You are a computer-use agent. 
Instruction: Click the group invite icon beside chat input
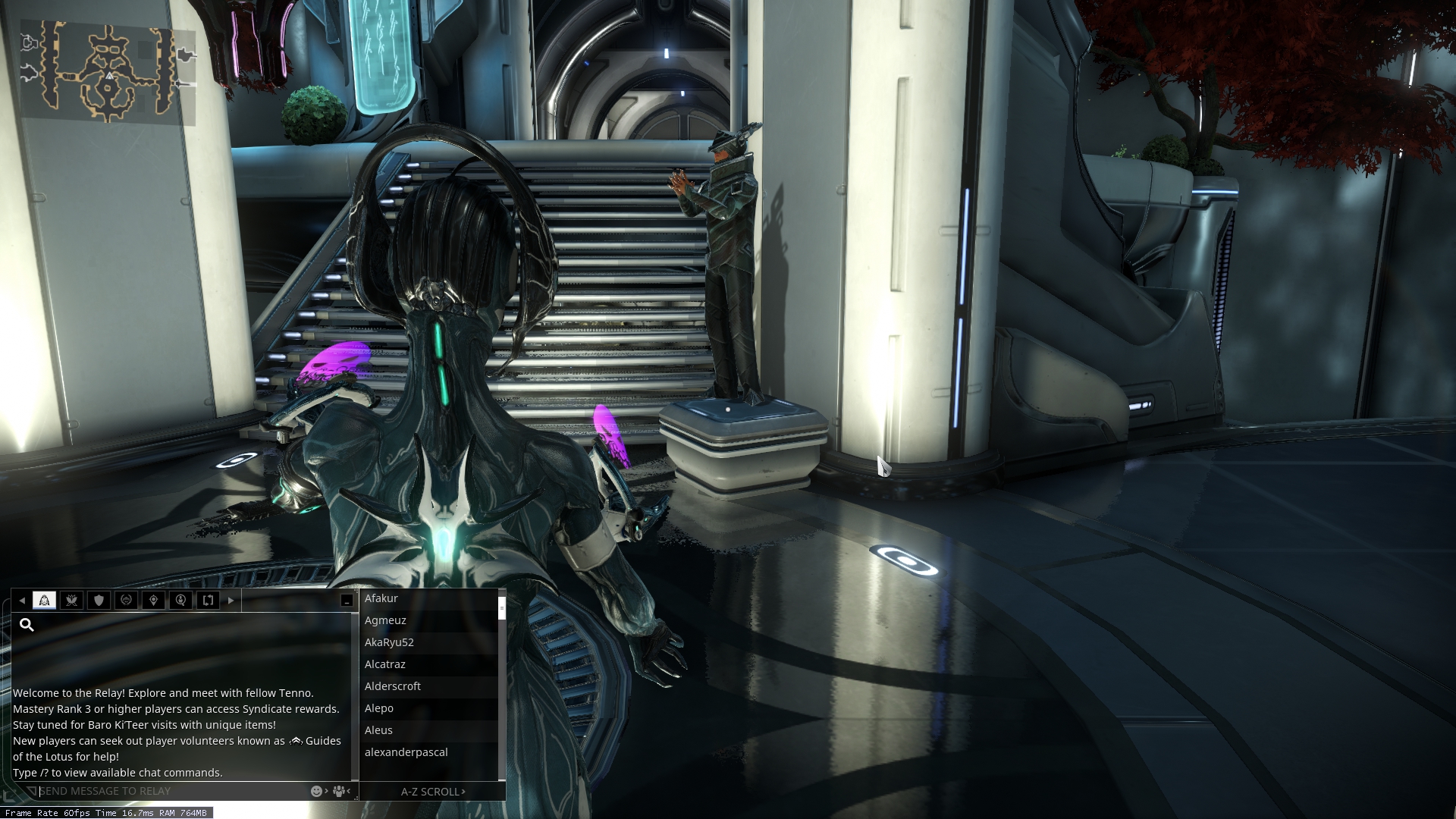[338, 791]
